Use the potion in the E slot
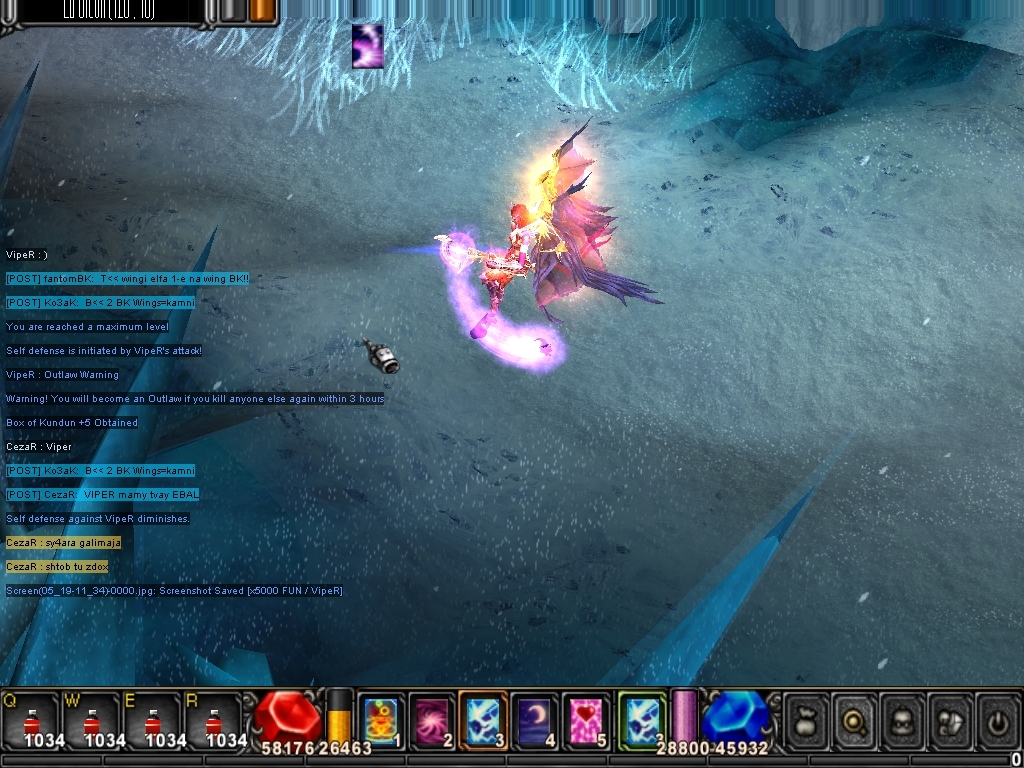 (152, 720)
